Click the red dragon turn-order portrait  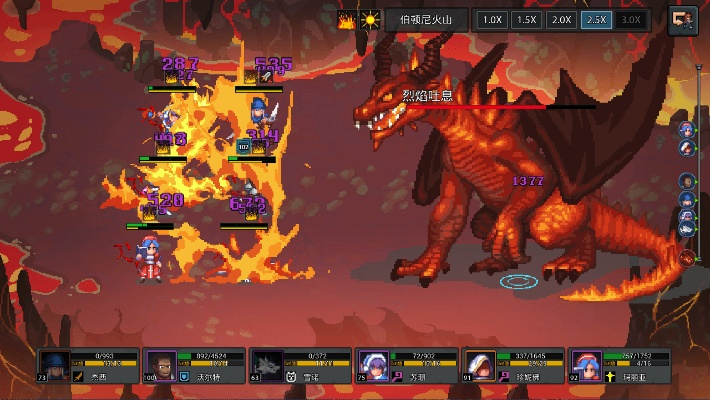click(x=688, y=257)
